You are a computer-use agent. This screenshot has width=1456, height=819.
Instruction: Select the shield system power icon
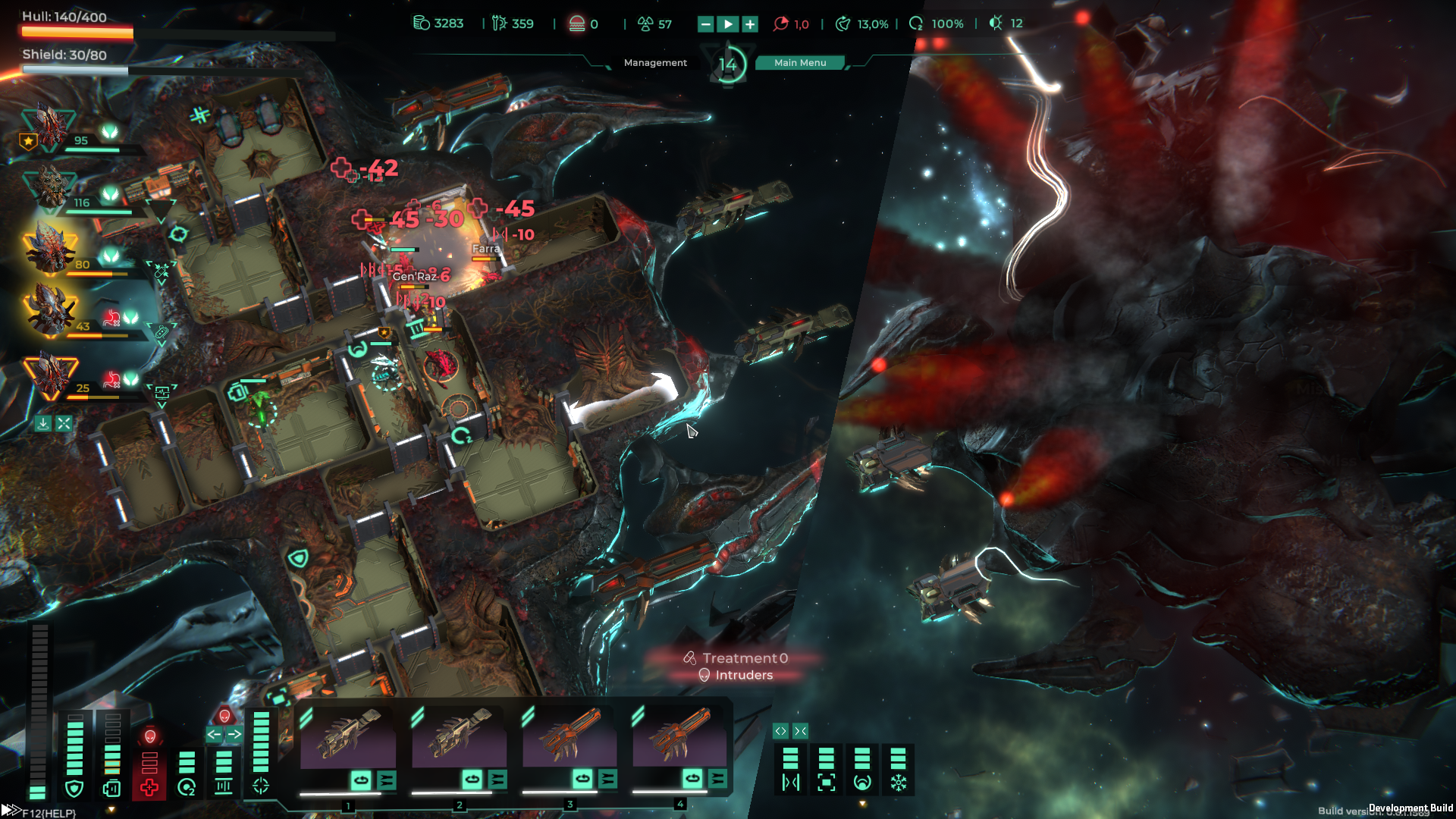pos(74,789)
